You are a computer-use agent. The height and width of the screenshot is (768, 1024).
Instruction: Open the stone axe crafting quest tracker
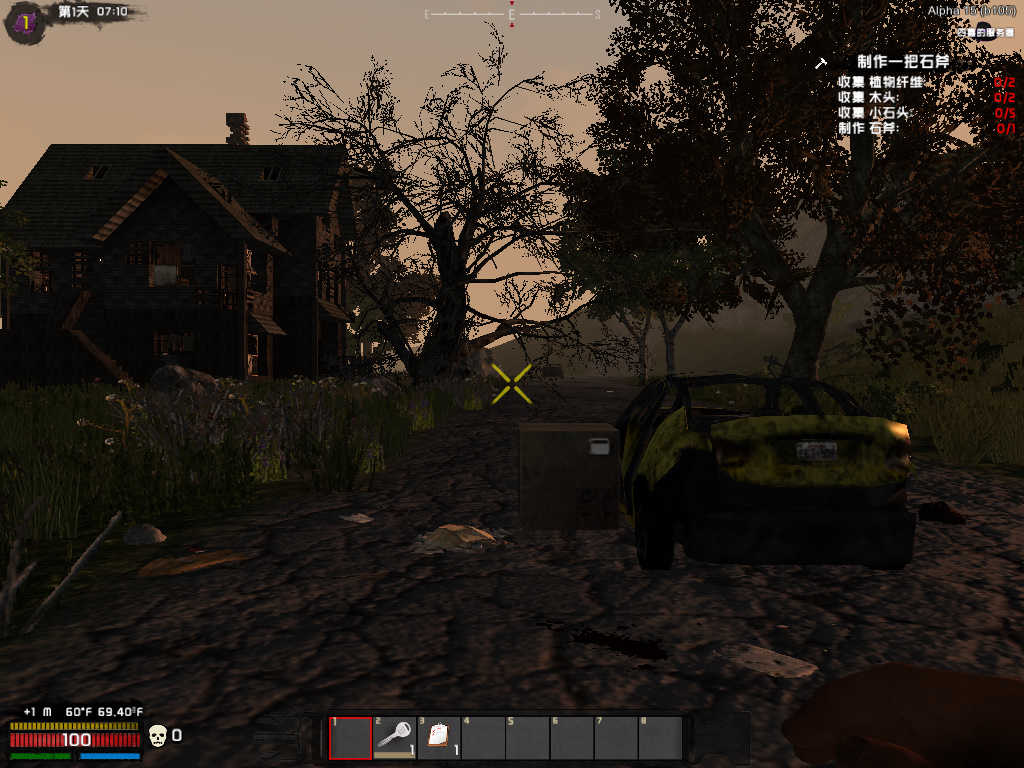[902, 62]
